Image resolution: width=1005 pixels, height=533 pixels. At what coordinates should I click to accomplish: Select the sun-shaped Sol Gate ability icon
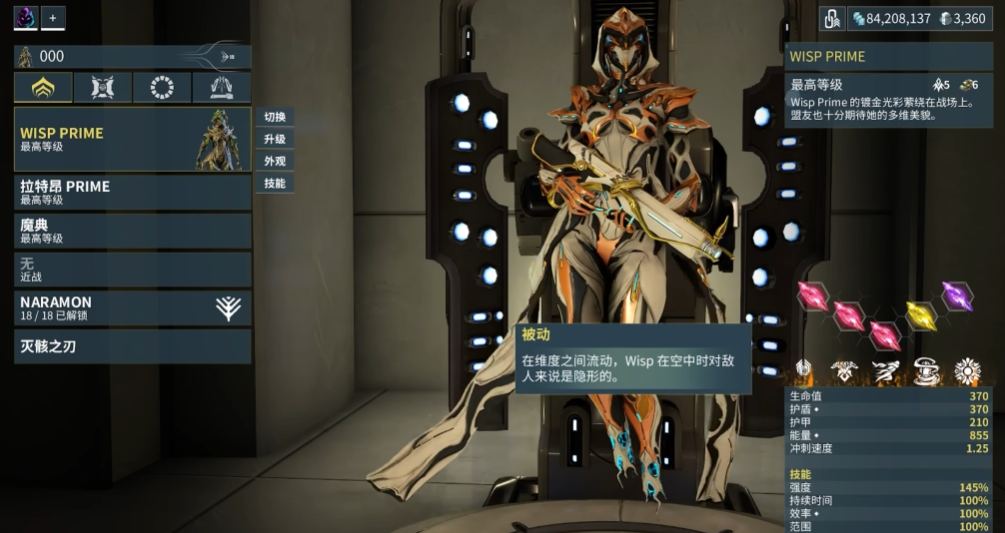click(x=967, y=372)
